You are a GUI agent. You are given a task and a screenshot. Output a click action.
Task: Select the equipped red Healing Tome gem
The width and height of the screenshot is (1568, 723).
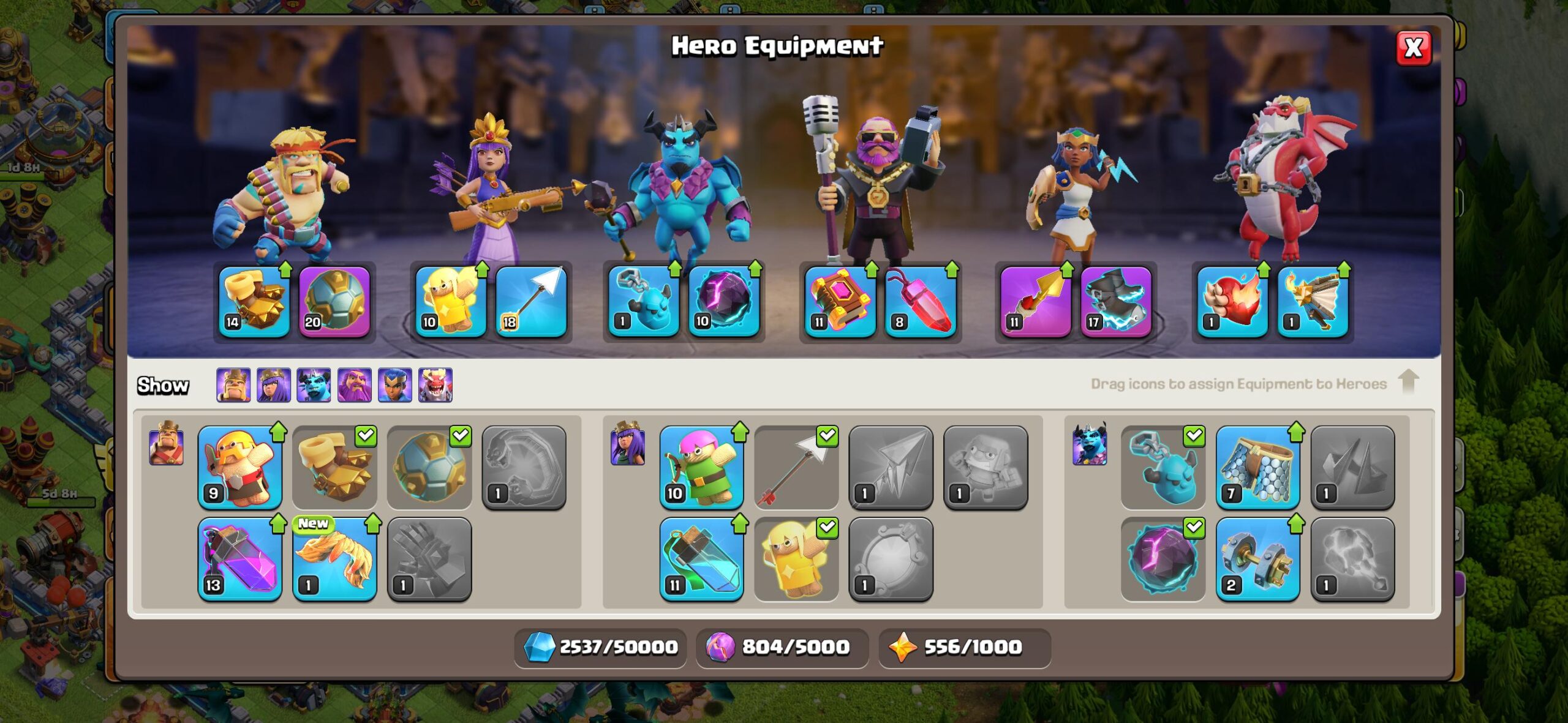(x=920, y=301)
